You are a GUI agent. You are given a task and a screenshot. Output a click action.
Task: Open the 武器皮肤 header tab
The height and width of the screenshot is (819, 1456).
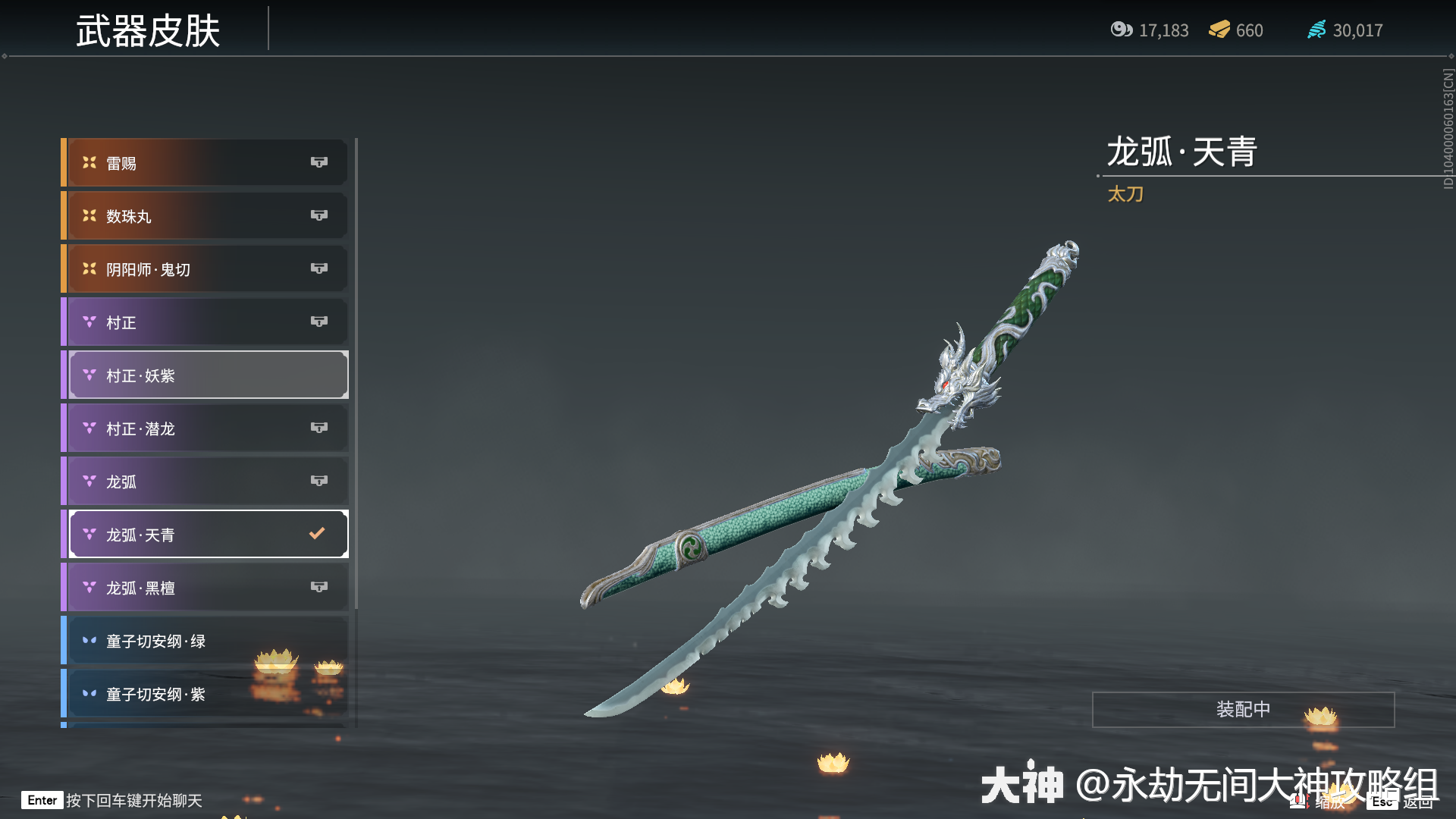(149, 32)
